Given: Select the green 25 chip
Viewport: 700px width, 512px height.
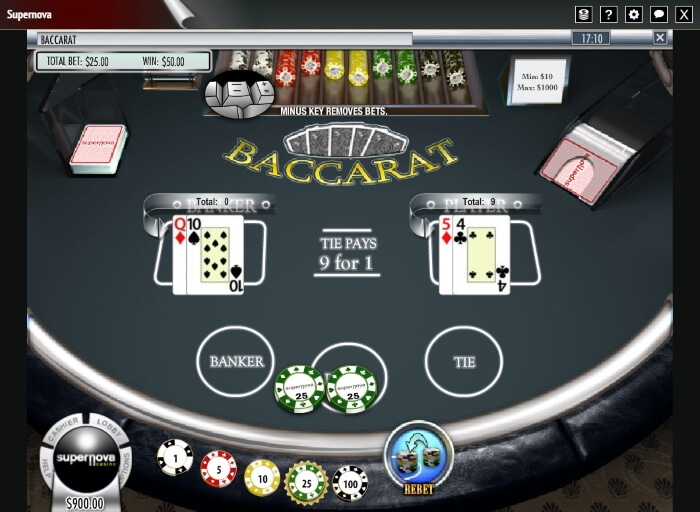Looking at the screenshot, I should point(306,481).
